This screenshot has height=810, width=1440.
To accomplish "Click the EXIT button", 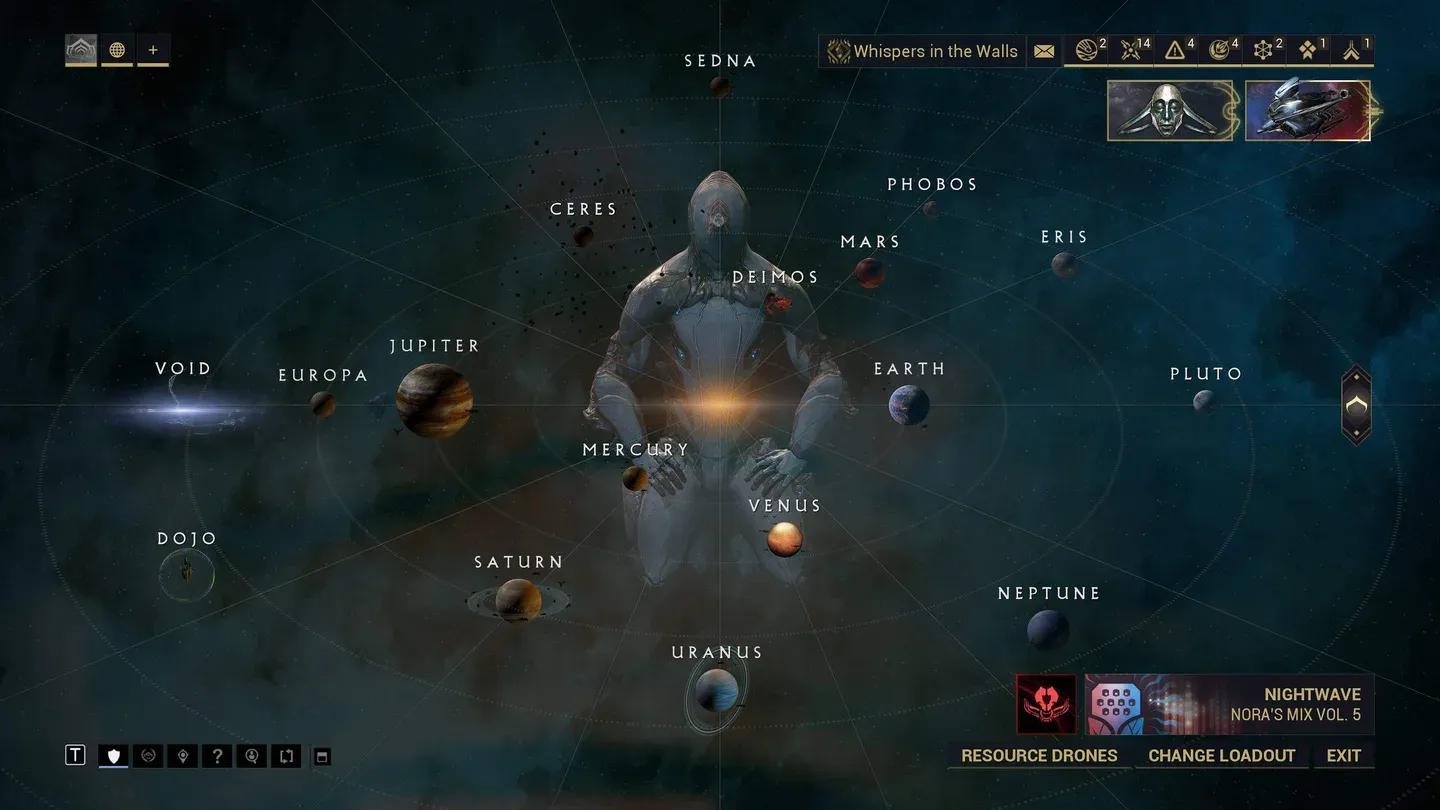I will 1343,755.
